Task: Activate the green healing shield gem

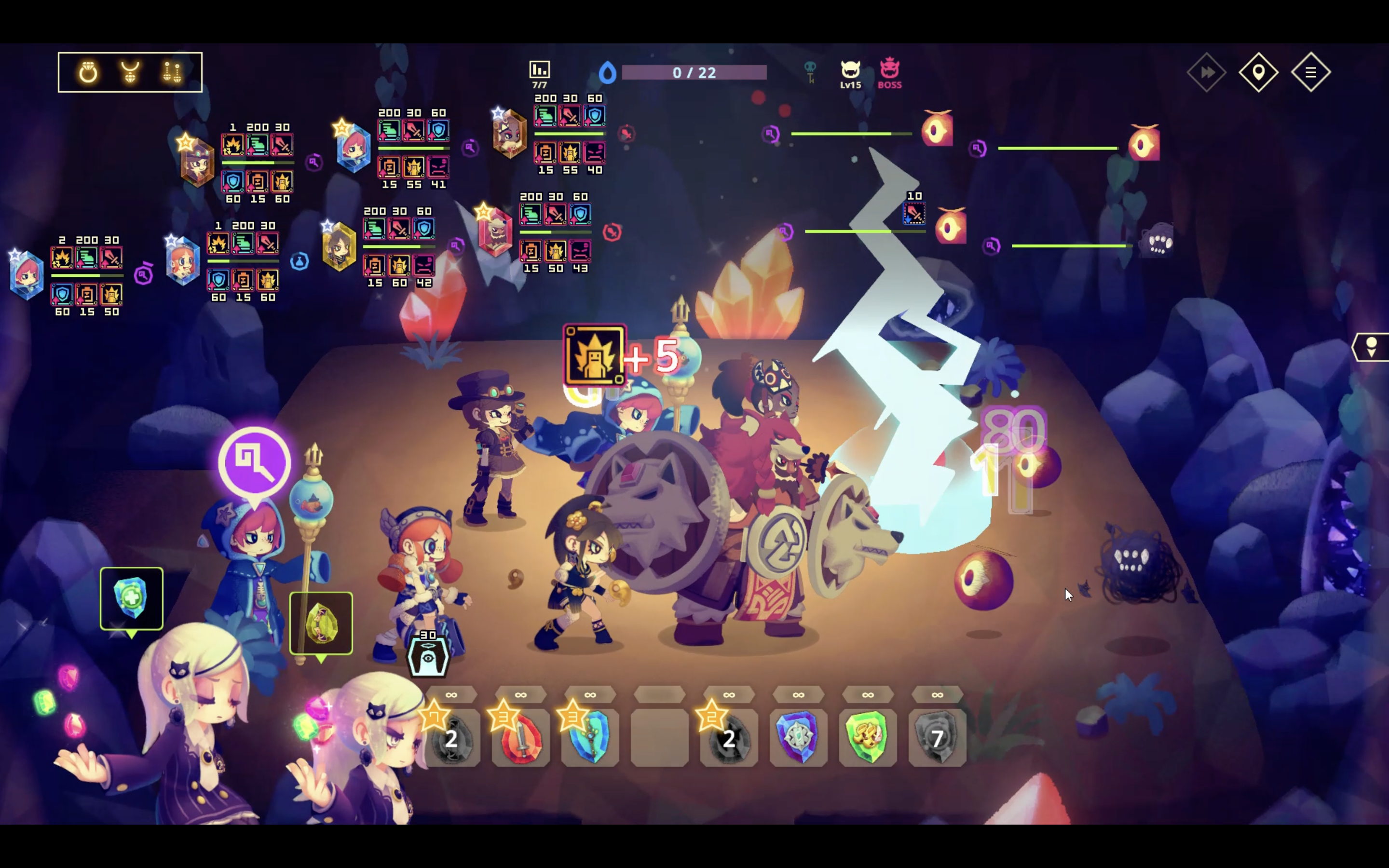Action: tap(132, 598)
